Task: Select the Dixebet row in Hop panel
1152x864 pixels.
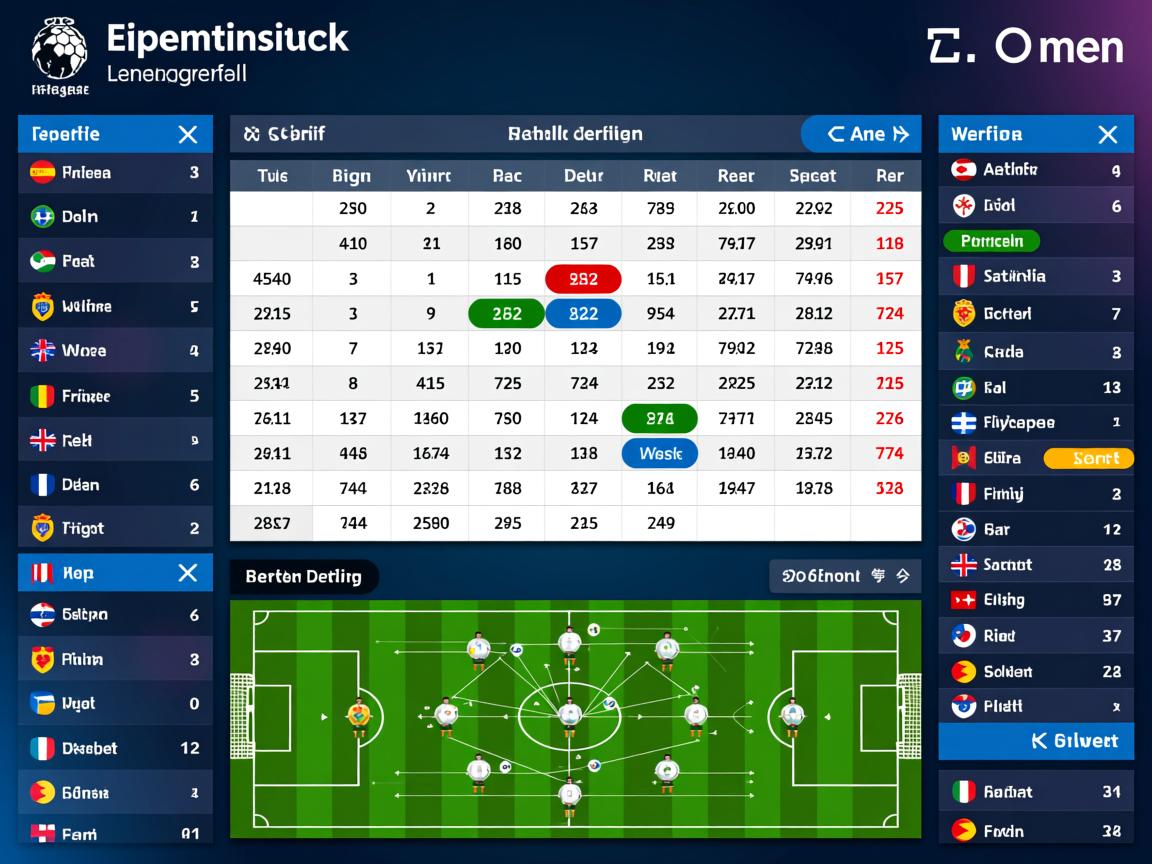Action: [x=115, y=748]
